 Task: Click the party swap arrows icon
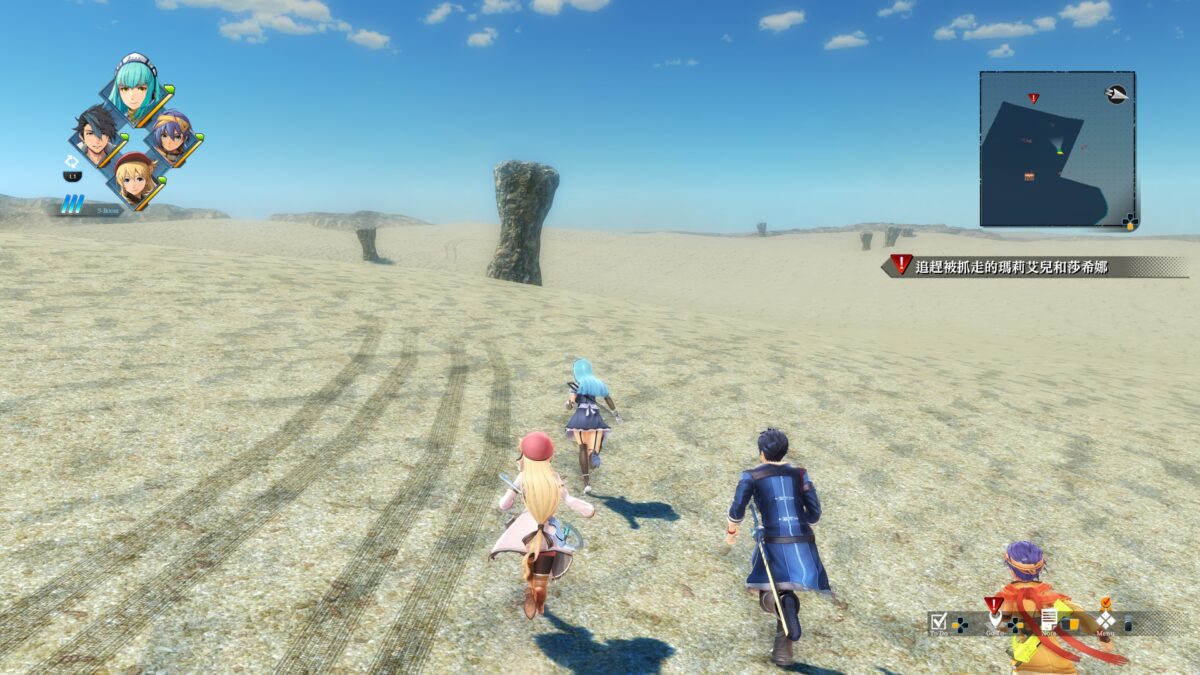click(x=72, y=160)
